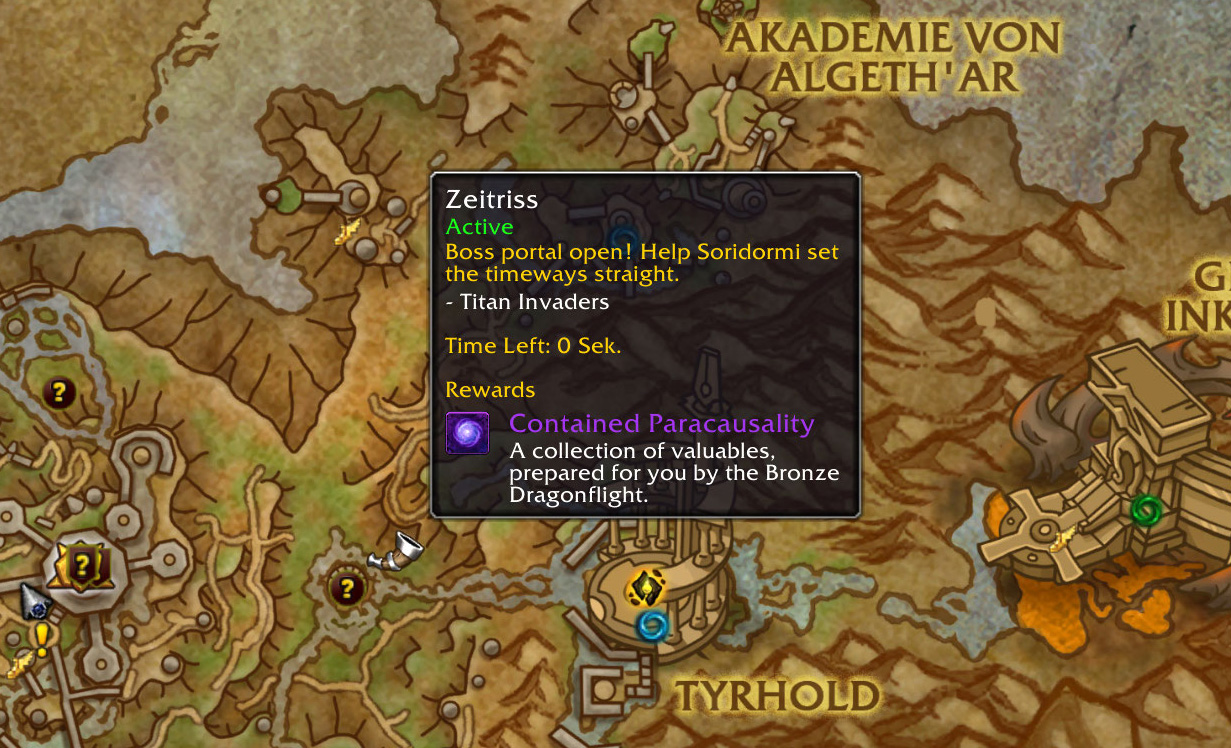Click the yellow exclamation quest marker
This screenshot has height=748, width=1231.
pos(42,636)
